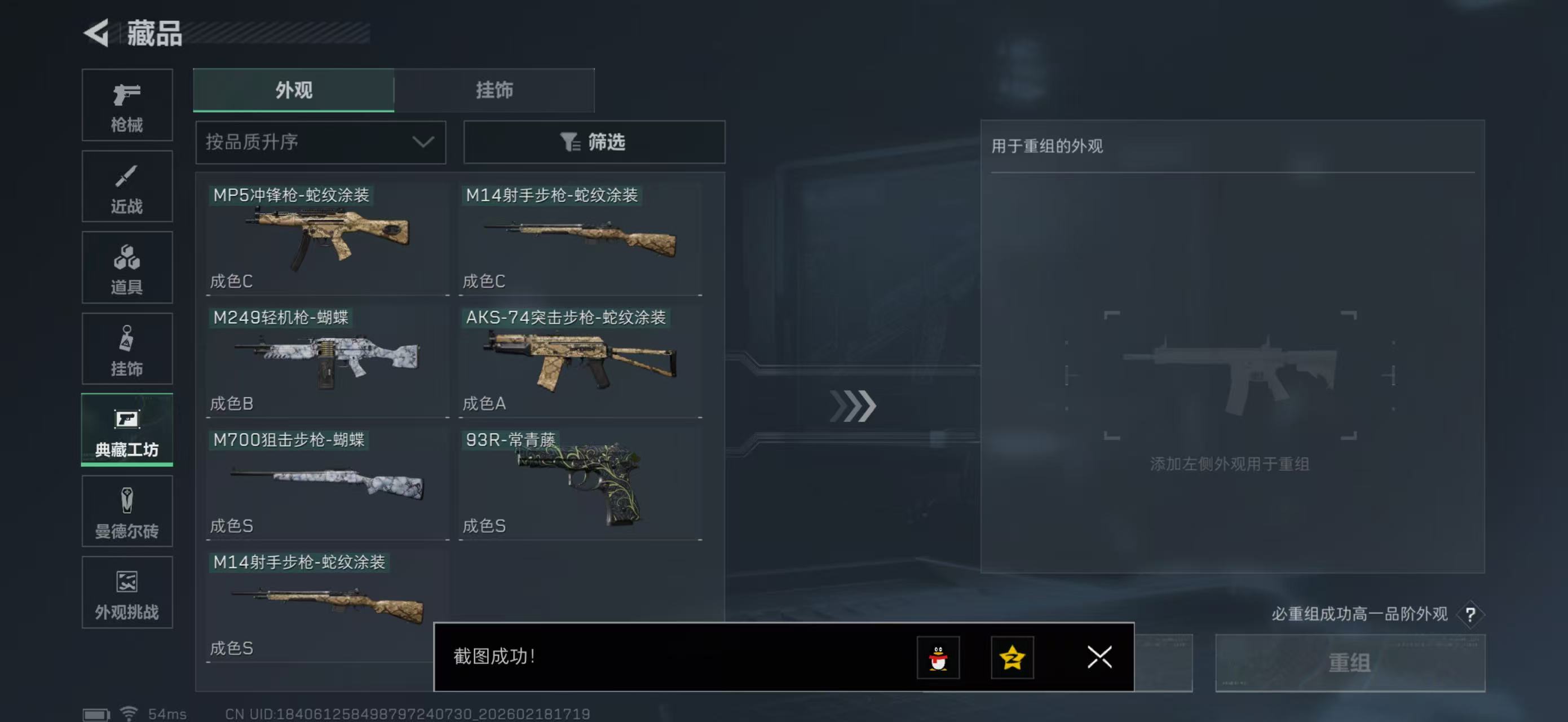Dismiss the 截图成功 toast with the X
This screenshot has height=722, width=1568.
click(1099, 658)
